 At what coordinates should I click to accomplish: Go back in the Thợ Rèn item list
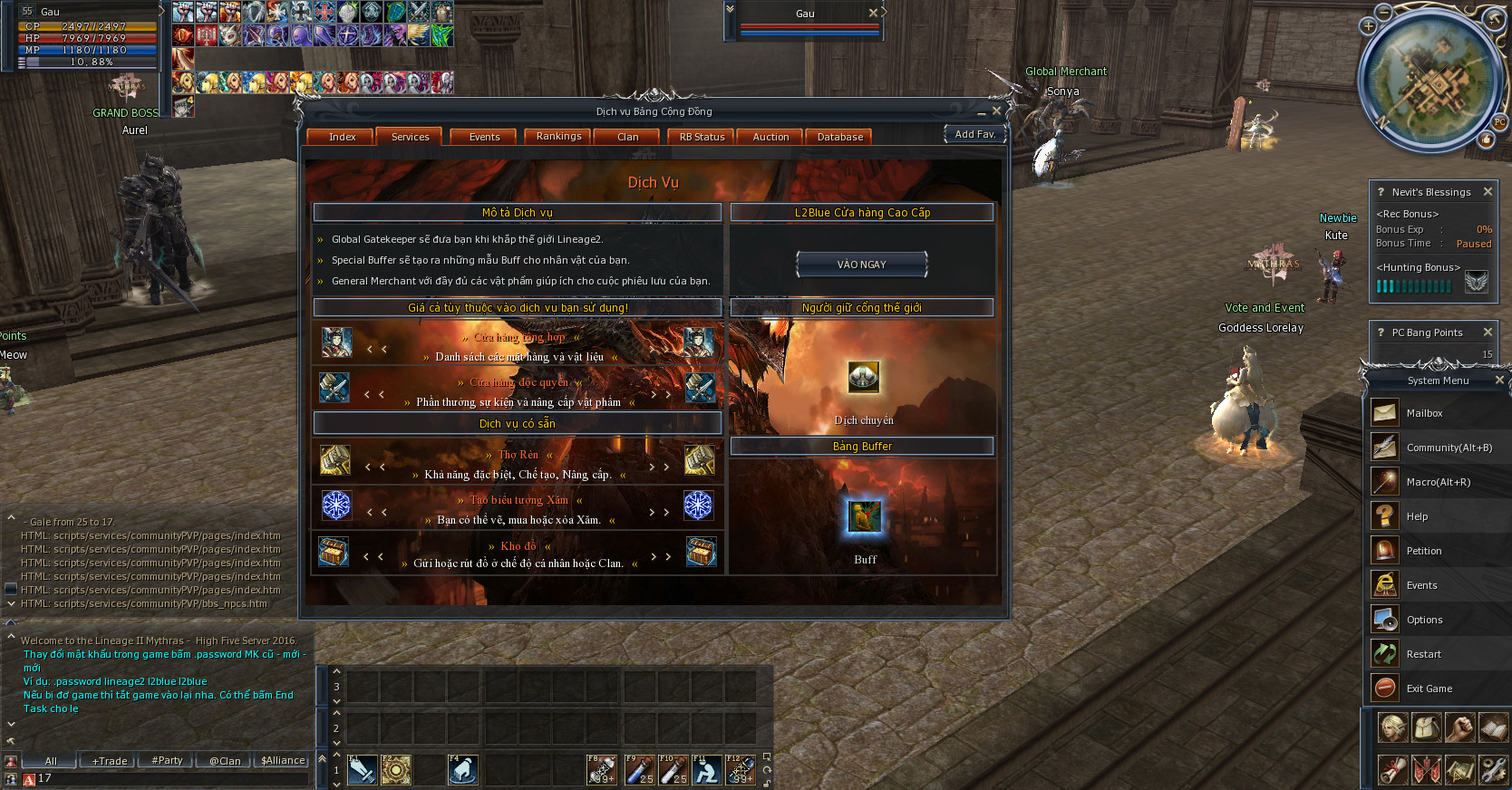(367, 467)
